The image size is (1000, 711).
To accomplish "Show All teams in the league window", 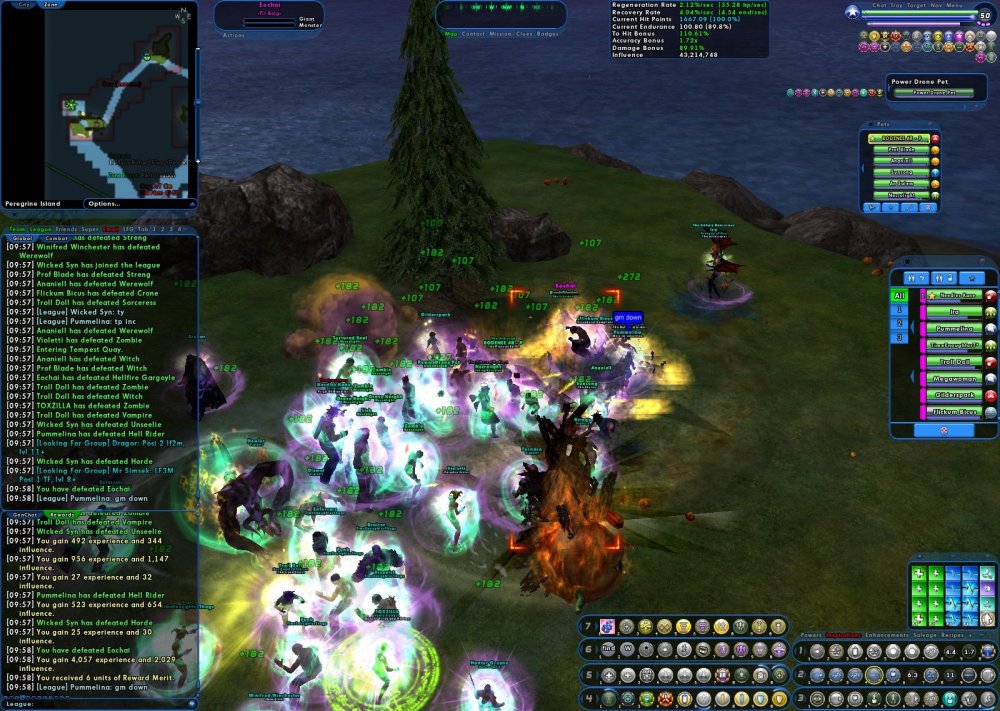I will [899, 296].
